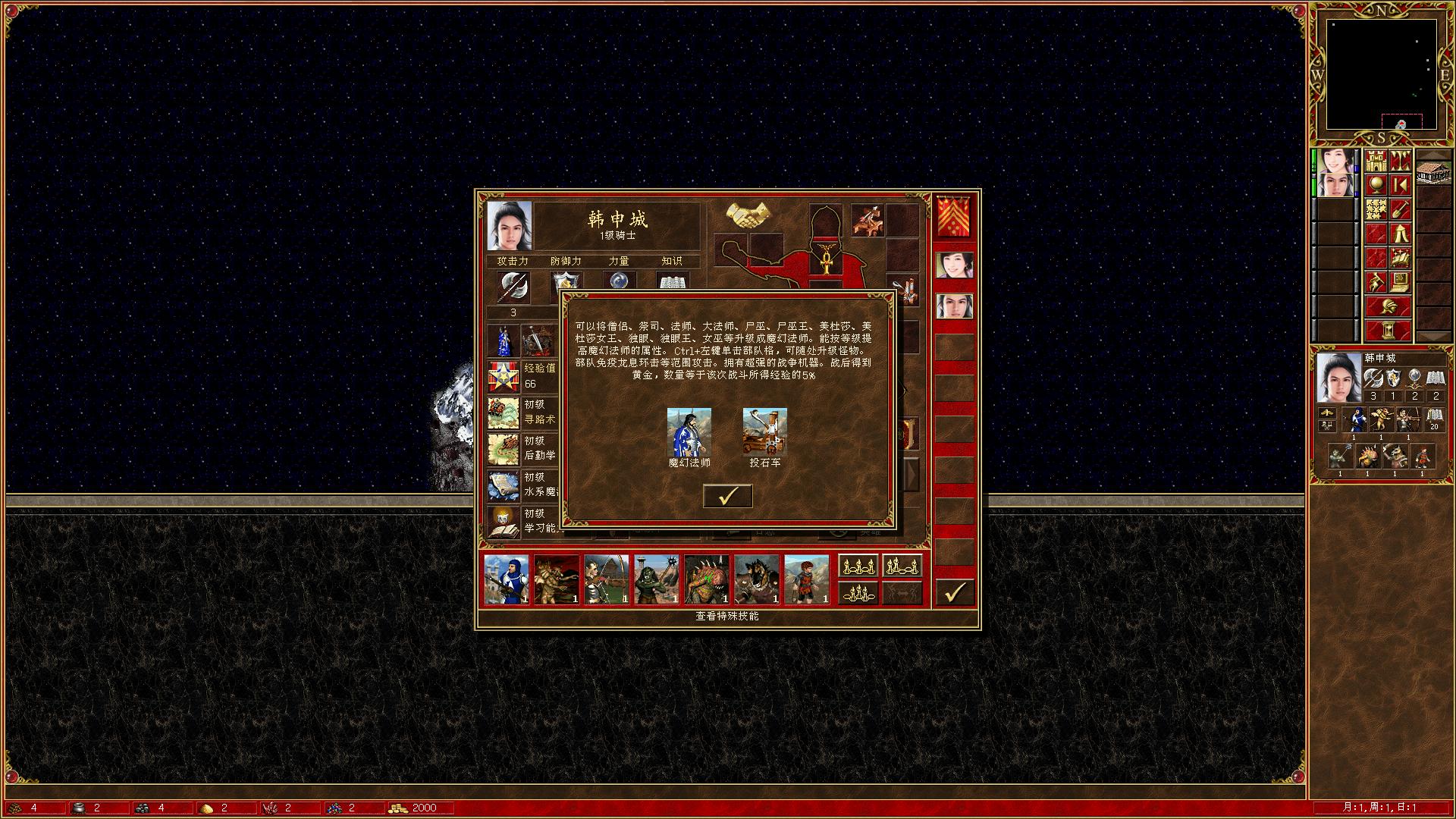
Task: Select the 投石车 ballista icon in the dialog
Action: [x=764, y=431]
